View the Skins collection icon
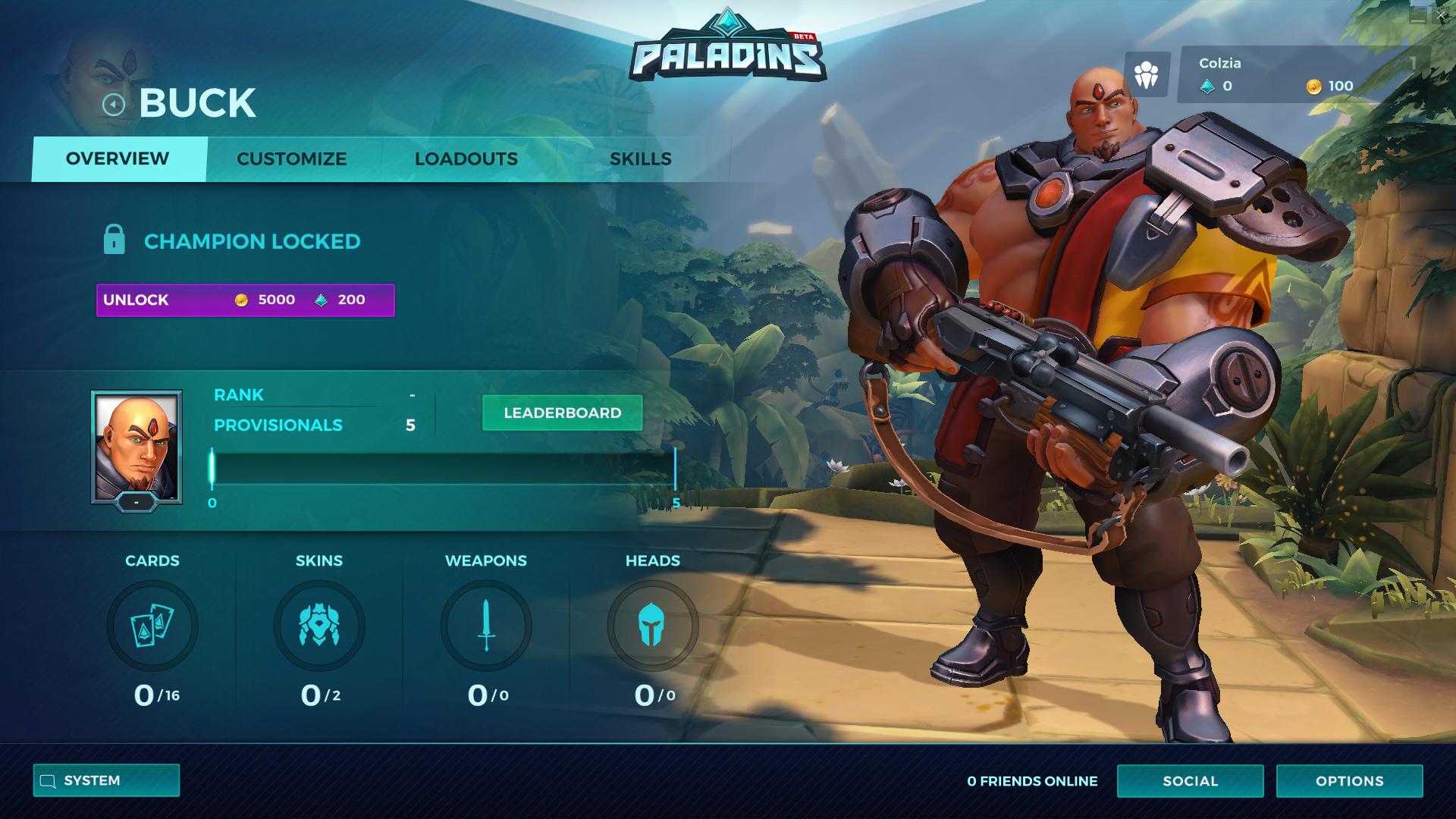 click(319, 626)
